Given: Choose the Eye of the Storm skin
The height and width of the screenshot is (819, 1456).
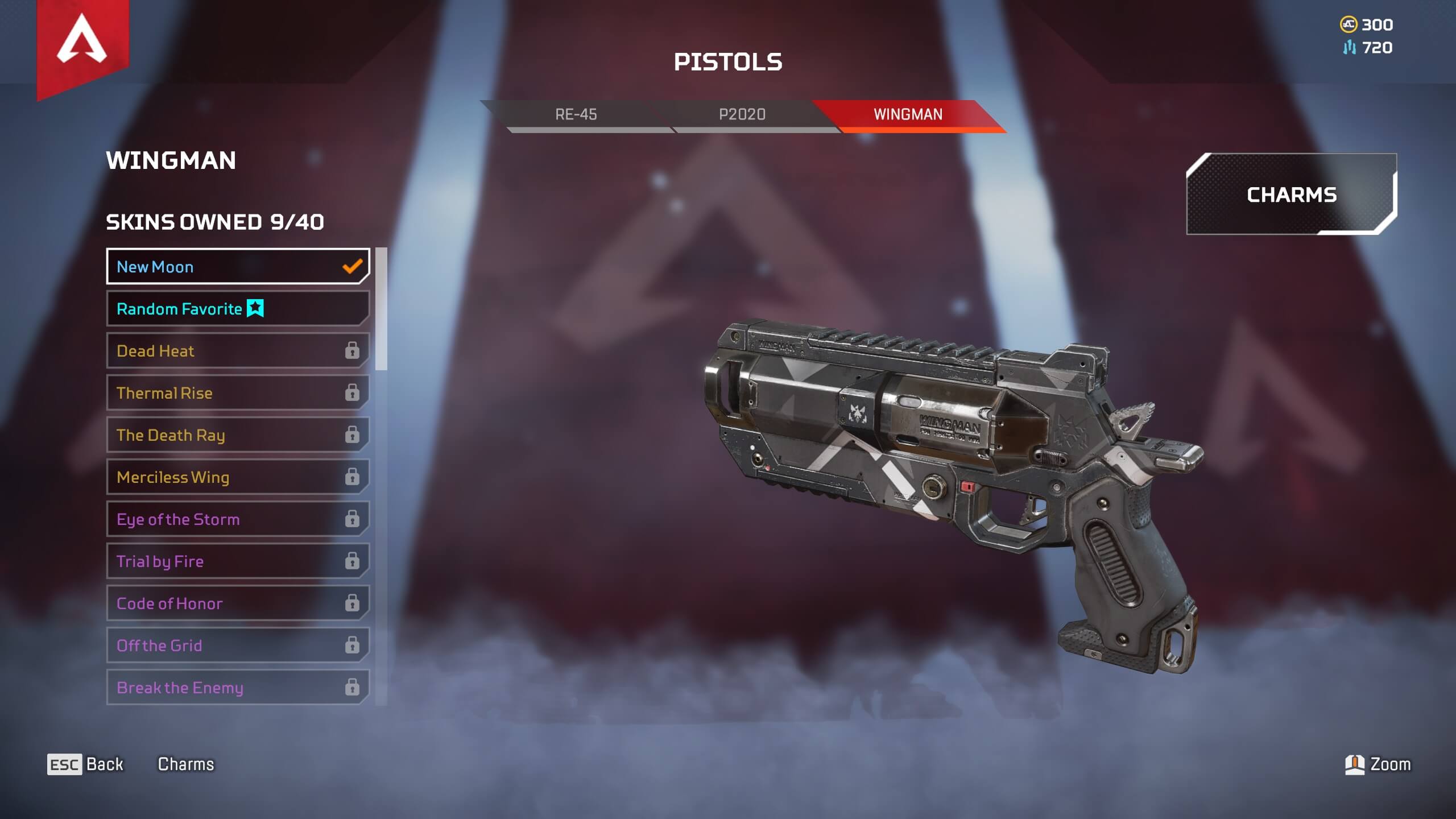Looking at the screenshot, I should click(x=238, y=519).
